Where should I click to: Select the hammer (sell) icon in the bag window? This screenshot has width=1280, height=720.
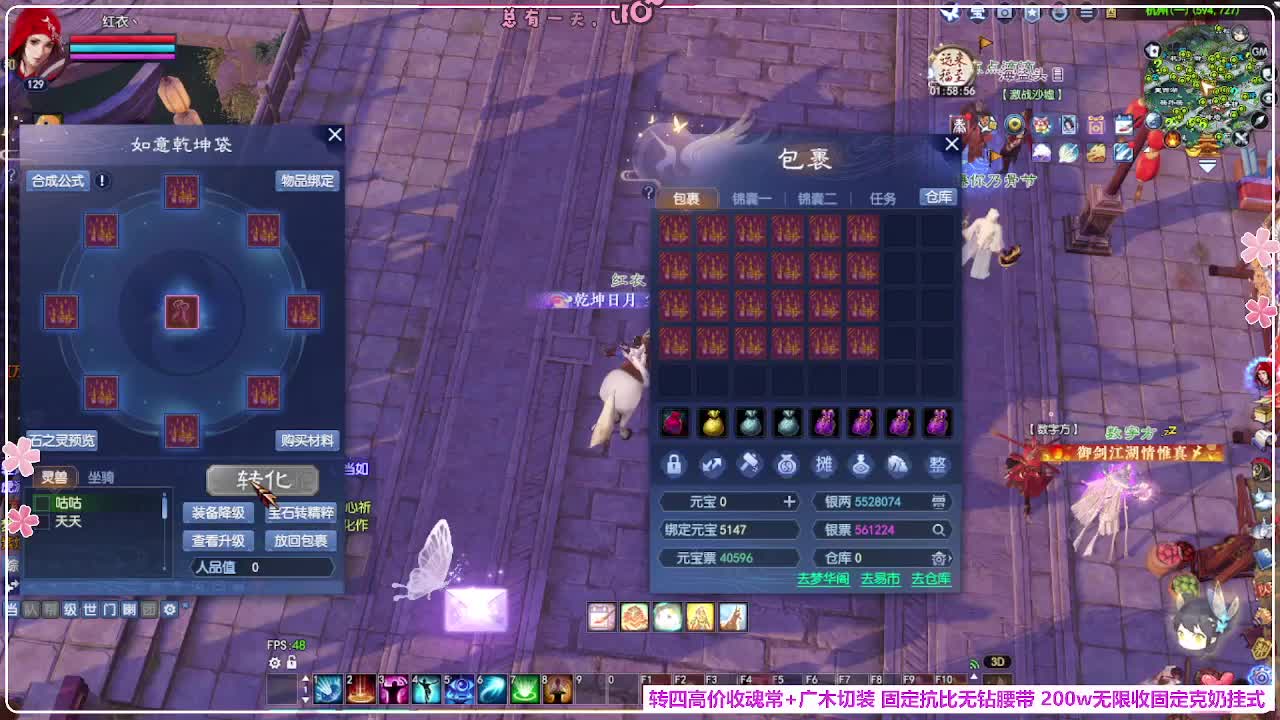click(x=749, y=465)
